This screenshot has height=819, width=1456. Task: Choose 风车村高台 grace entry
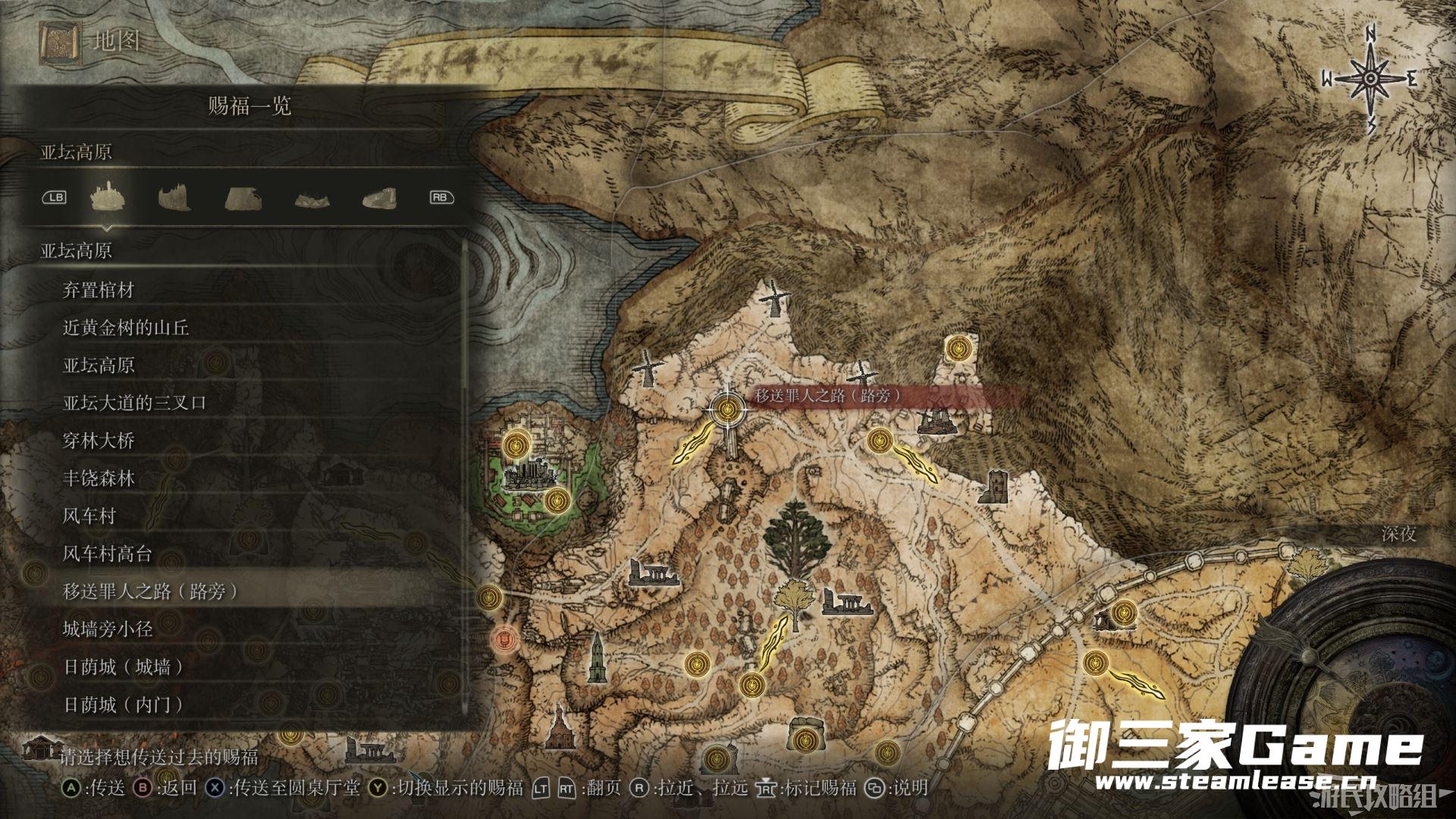[x=108, y=554]
